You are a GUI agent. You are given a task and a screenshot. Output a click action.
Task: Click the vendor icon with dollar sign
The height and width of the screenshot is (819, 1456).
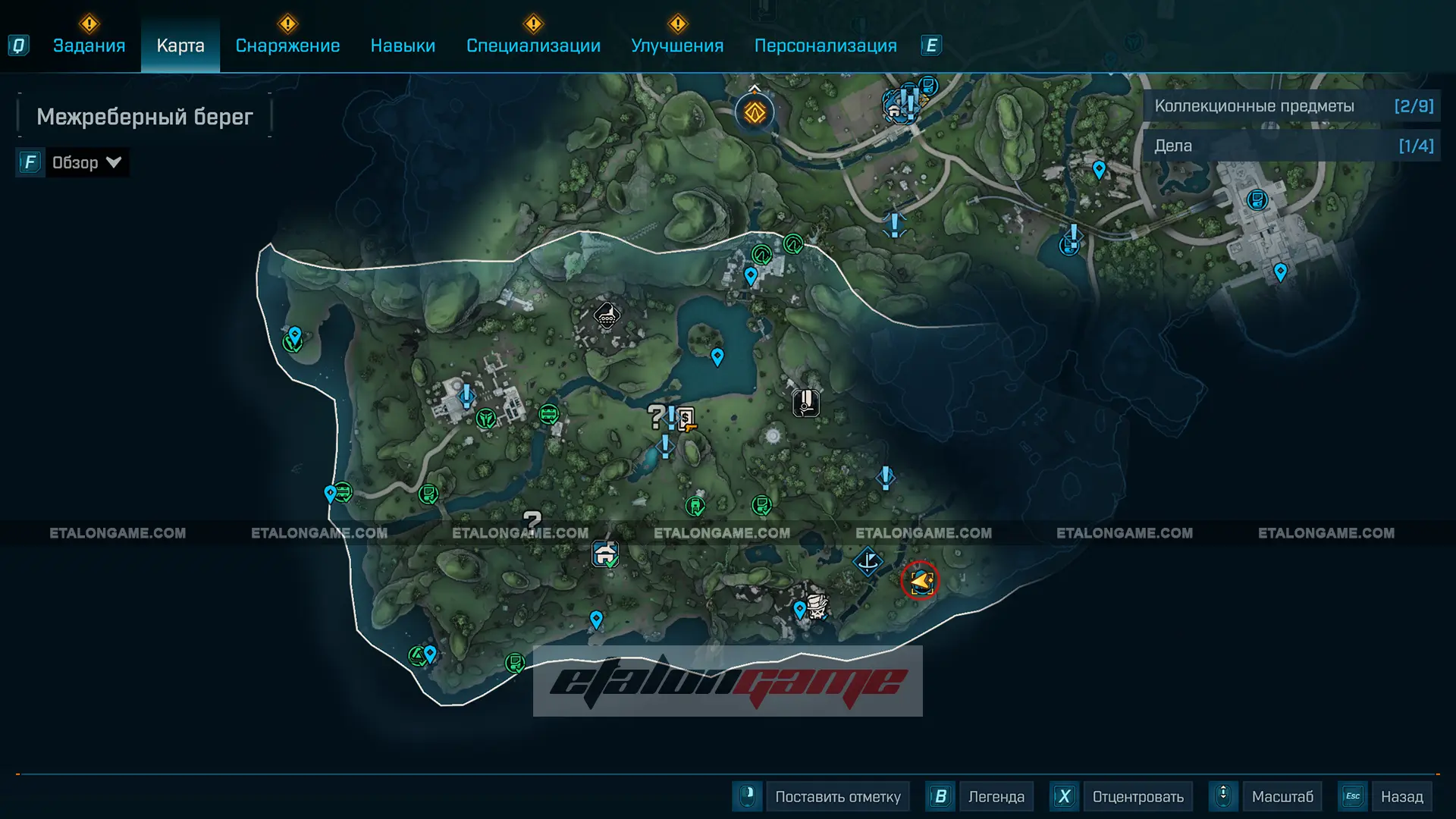[686, 418]
